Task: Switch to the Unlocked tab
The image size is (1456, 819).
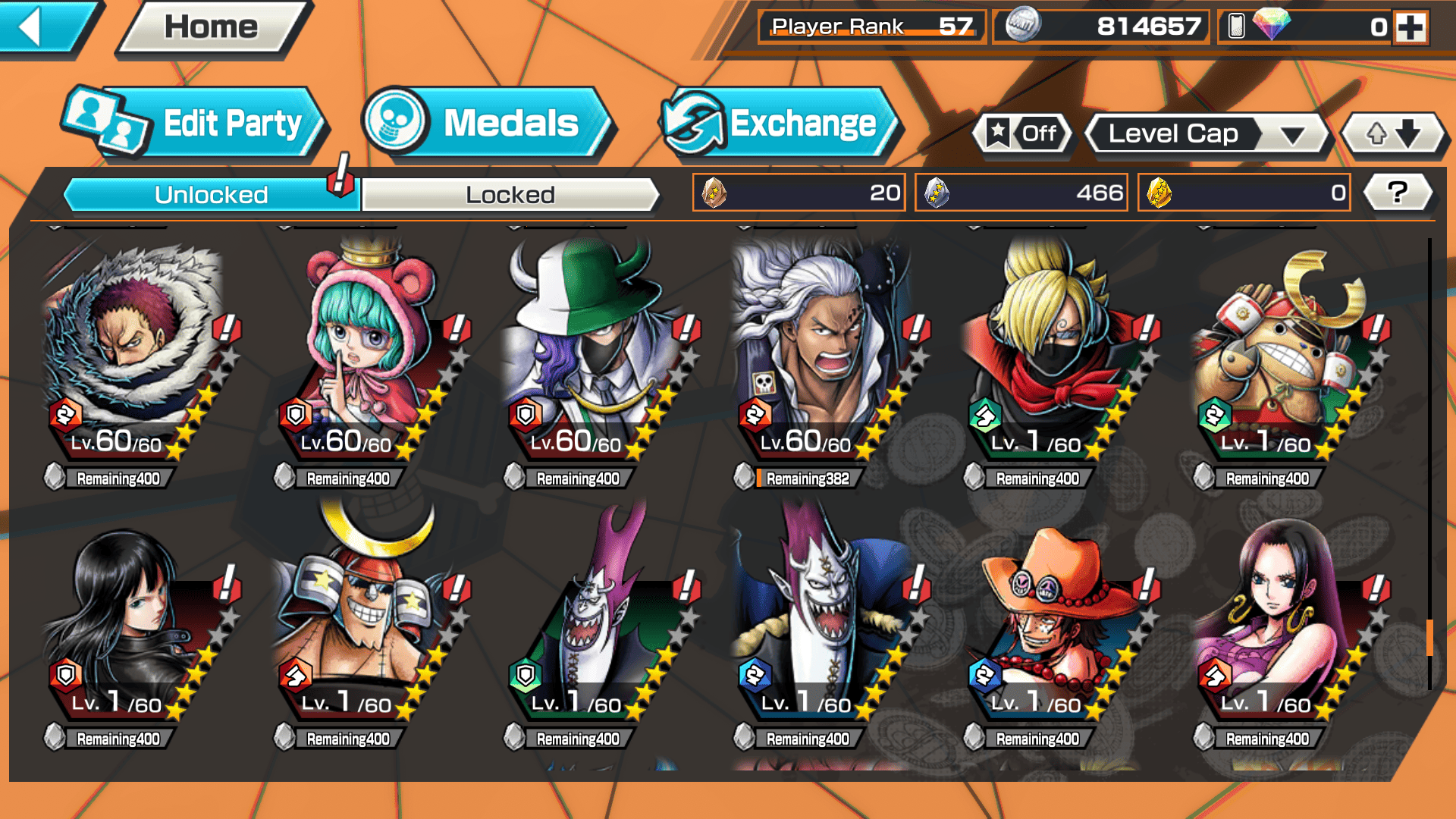Action: (x=210, y=195)
